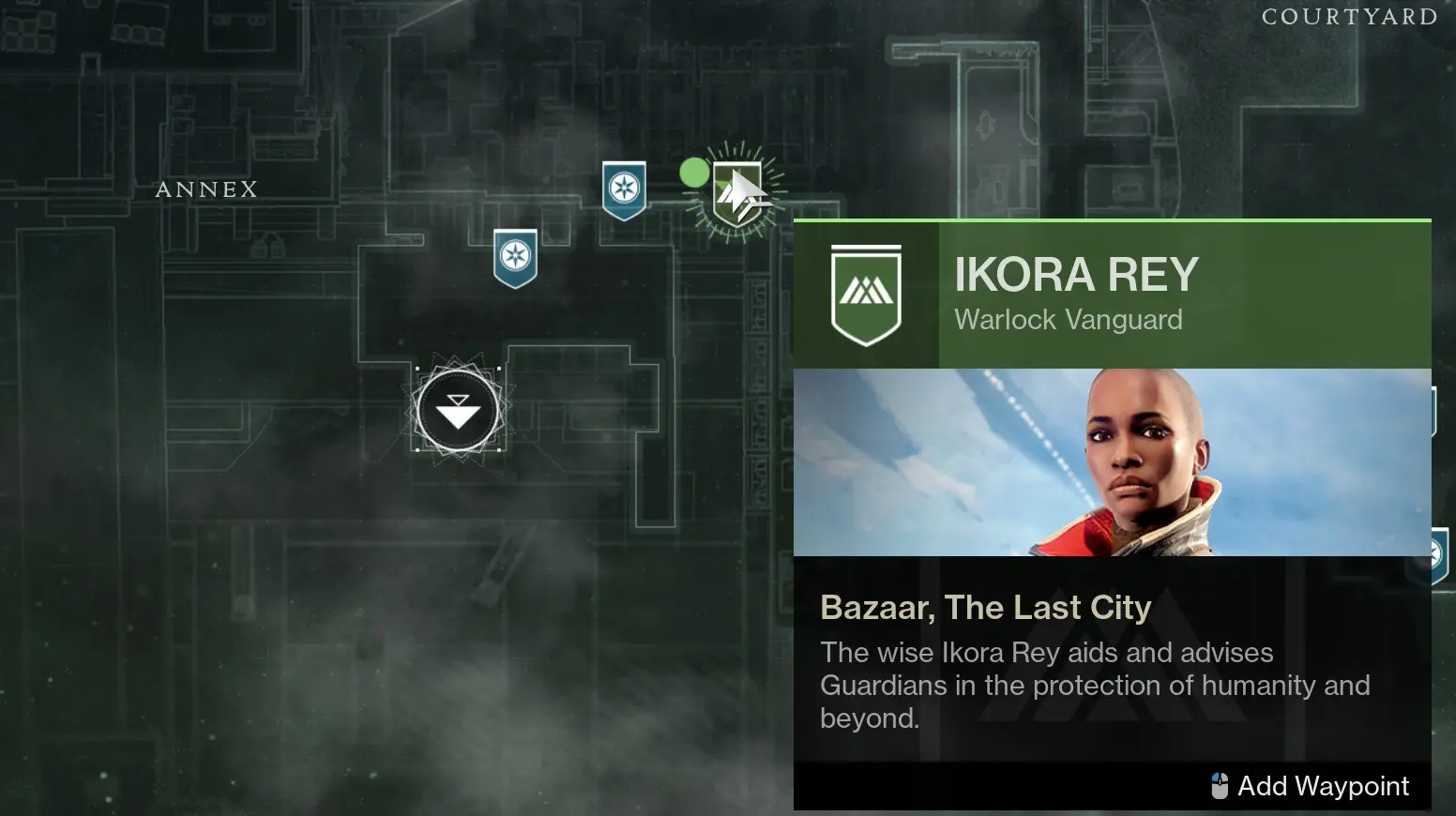Click the upper snowflake event vendor marker

click(x=623, y=188)
